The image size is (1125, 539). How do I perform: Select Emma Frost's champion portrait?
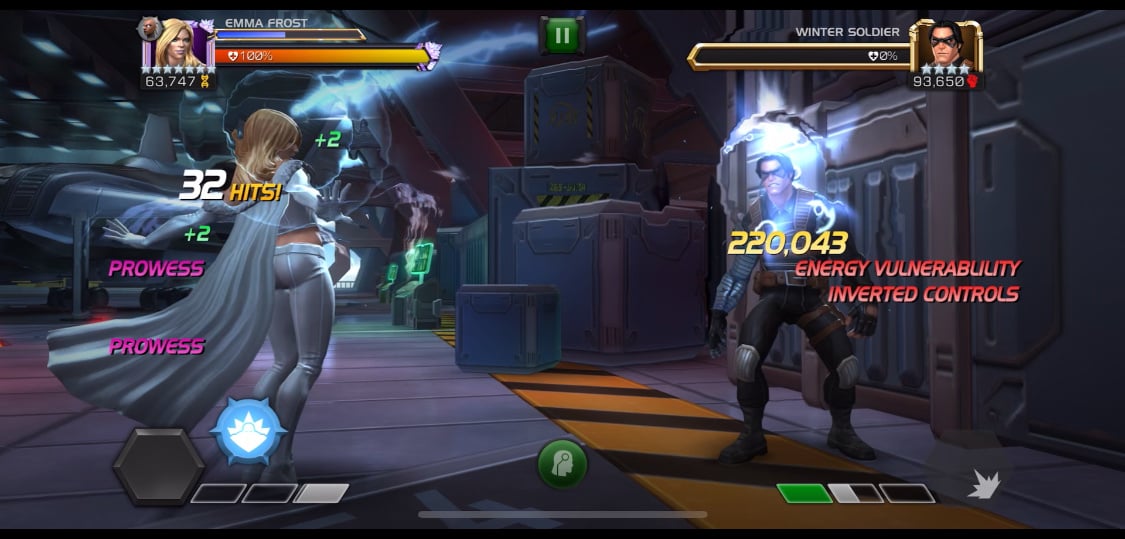182,44
